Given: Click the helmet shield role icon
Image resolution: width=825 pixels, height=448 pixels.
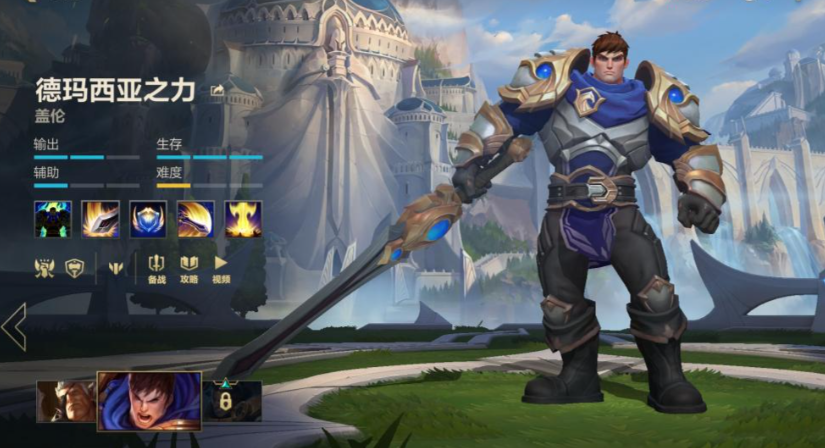Looking at the screenshot, I should click(x=73, y=267).
